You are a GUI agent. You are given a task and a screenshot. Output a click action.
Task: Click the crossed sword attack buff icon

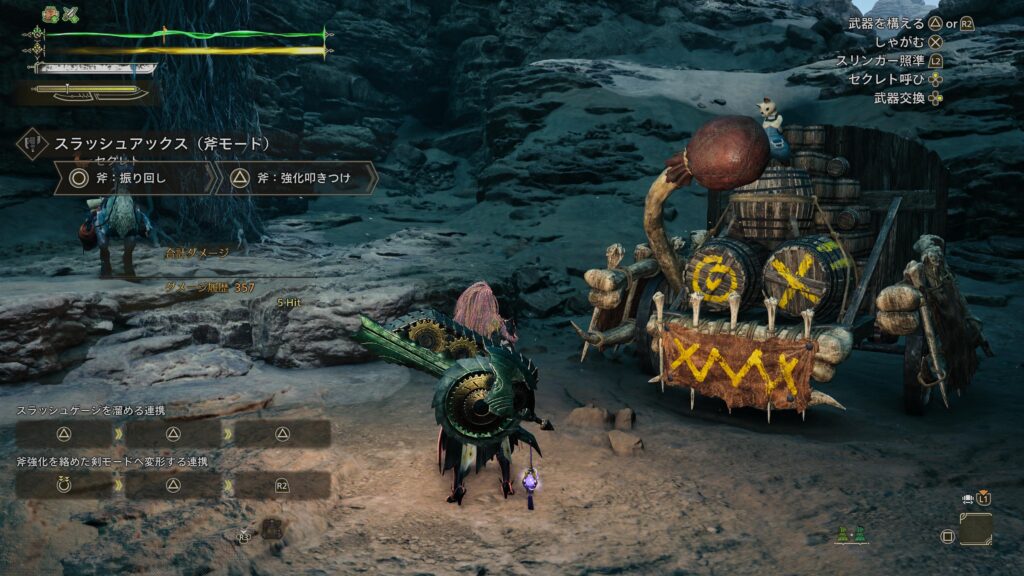[70, 14]
